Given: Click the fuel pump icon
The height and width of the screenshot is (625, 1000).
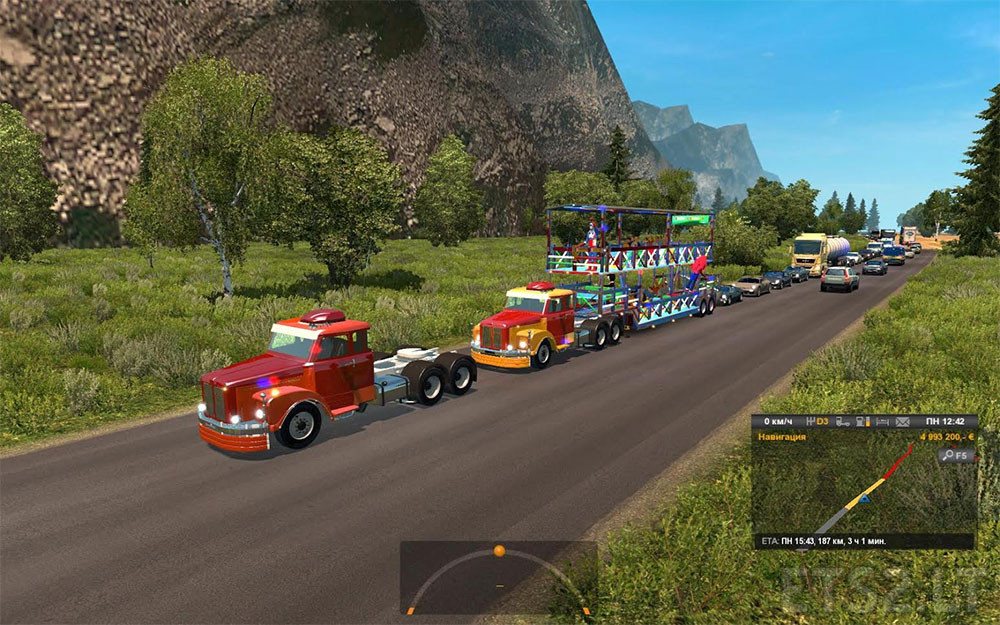Looking at the screenshot, I should tap(861, 421).
